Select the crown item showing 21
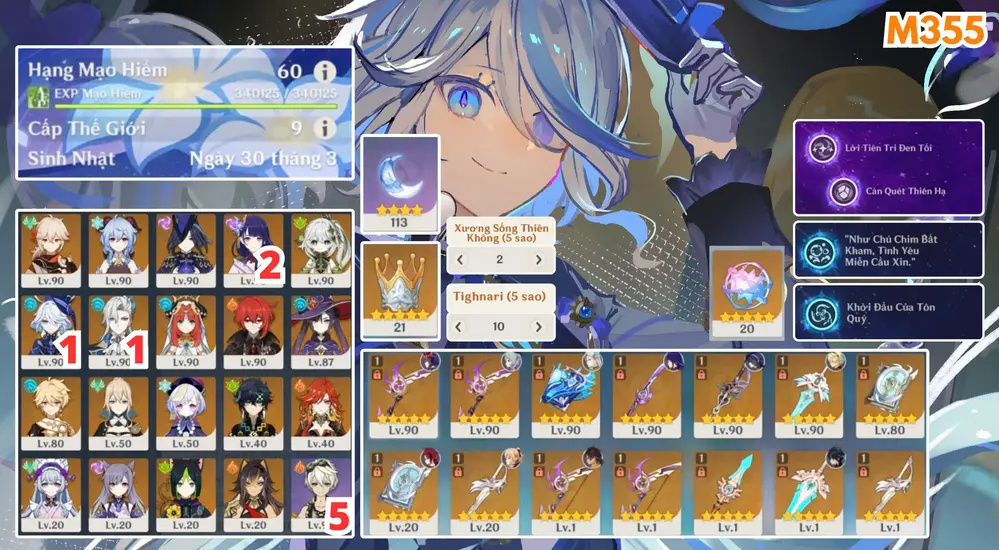 tap(400, 285)
